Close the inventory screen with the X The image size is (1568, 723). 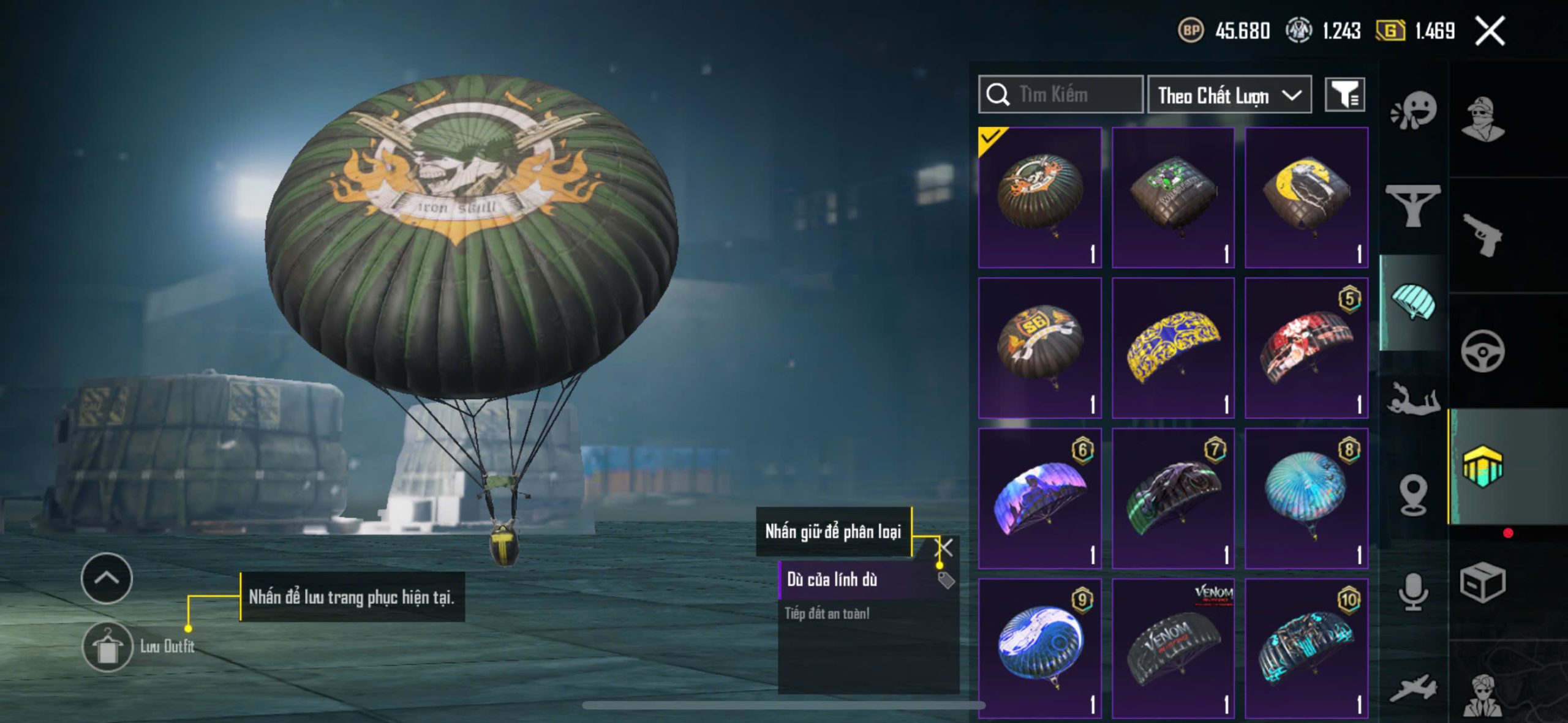click(1490, 31)
